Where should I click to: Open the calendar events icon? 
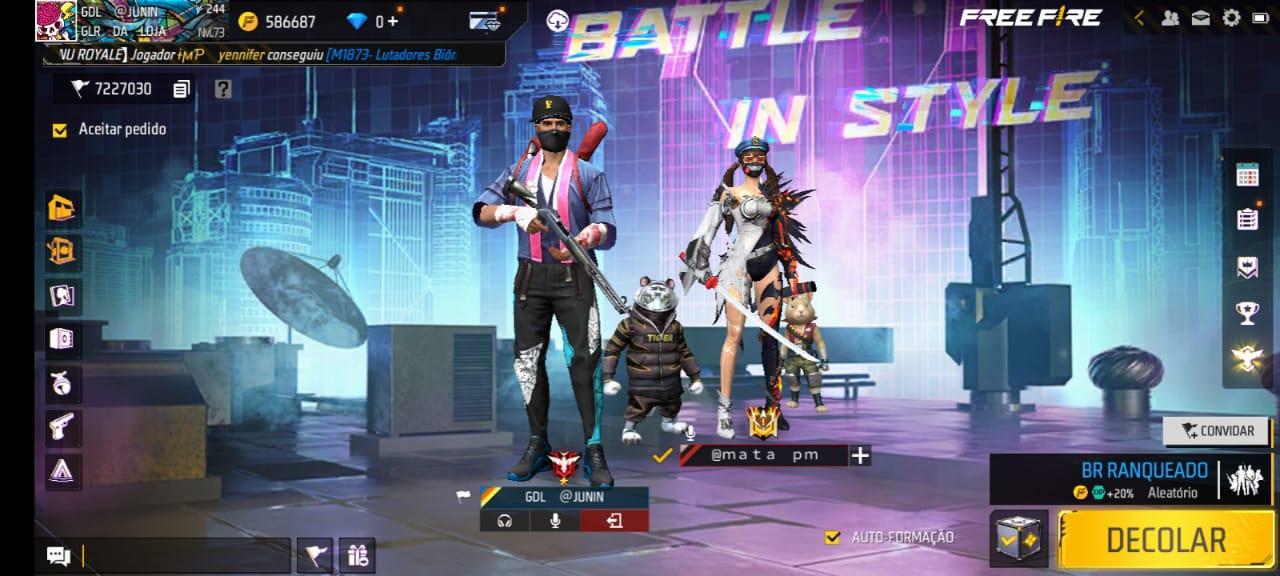pyautogui.click(x=1247, y=176)
